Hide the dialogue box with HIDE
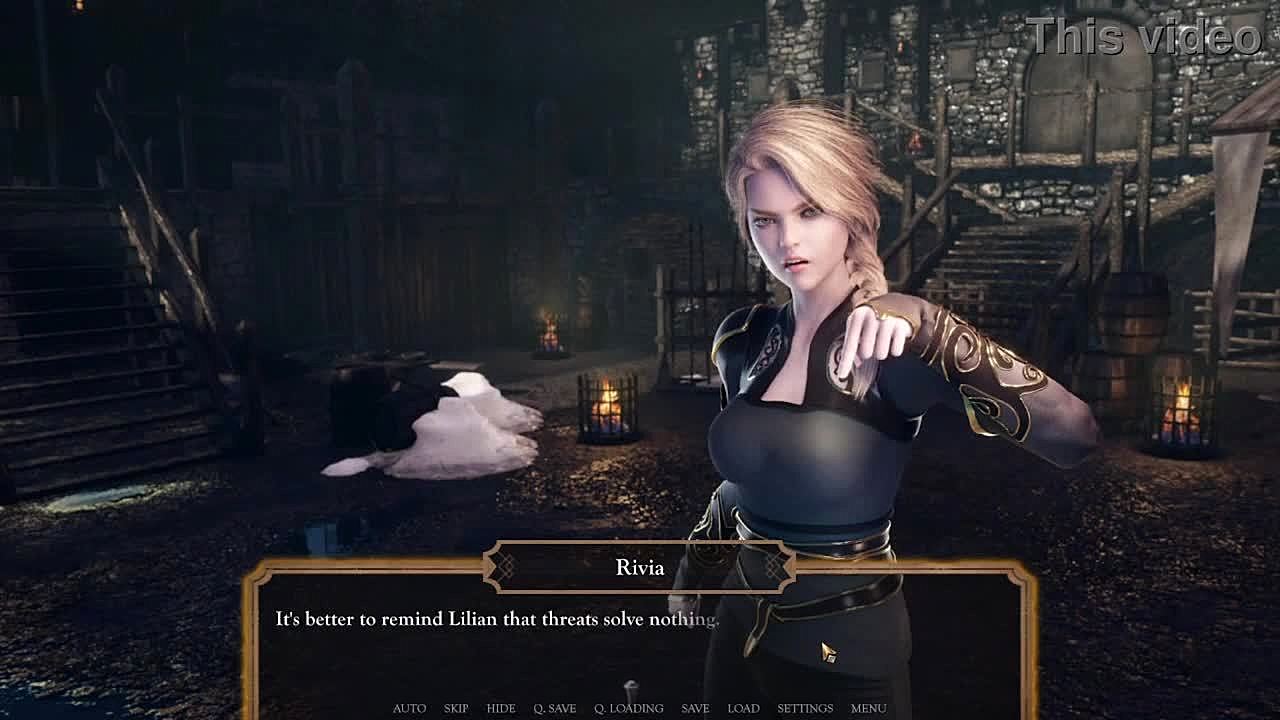 [x=501, y=708]
